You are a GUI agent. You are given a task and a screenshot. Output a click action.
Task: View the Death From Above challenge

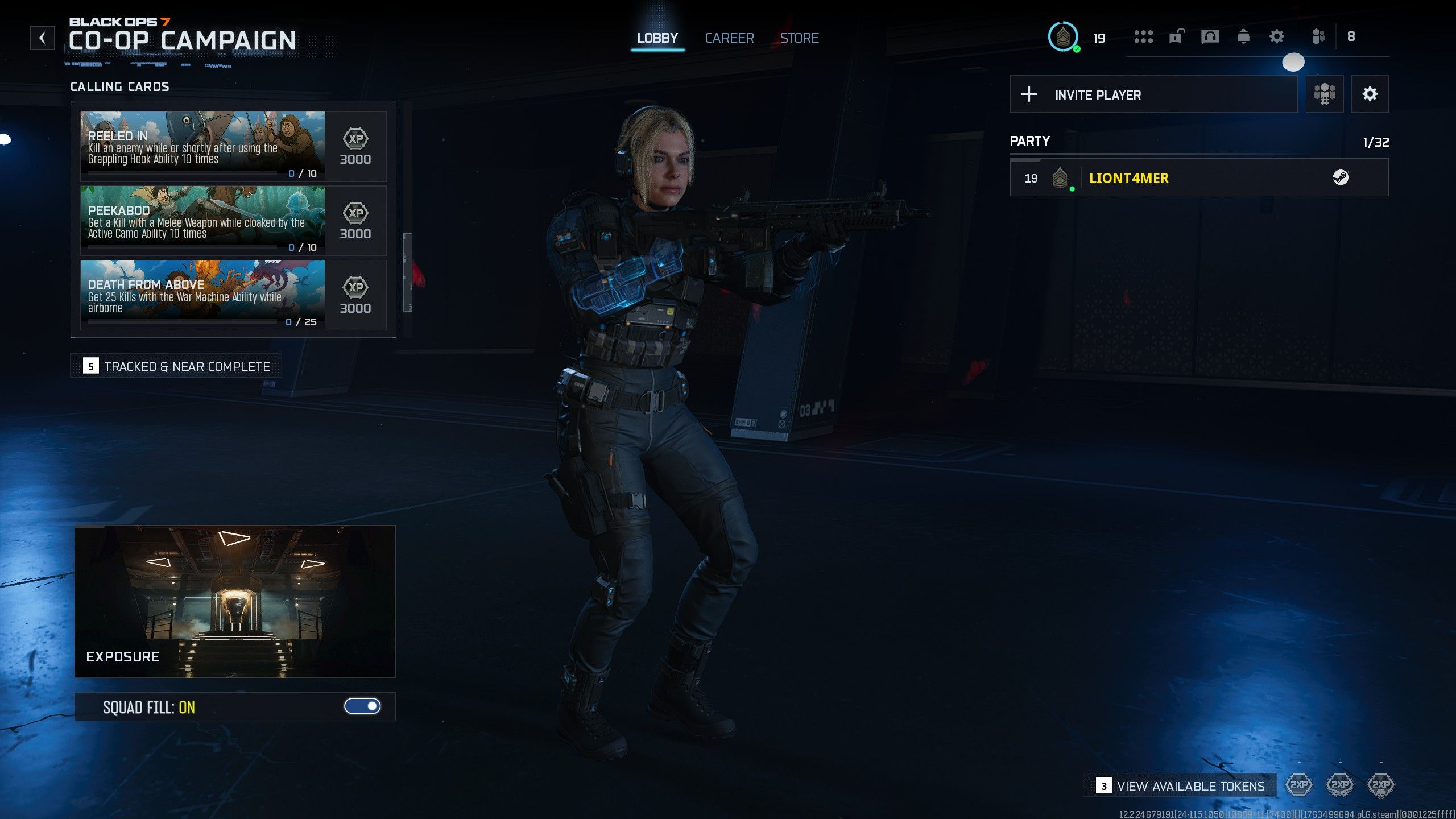coord(202,295)
